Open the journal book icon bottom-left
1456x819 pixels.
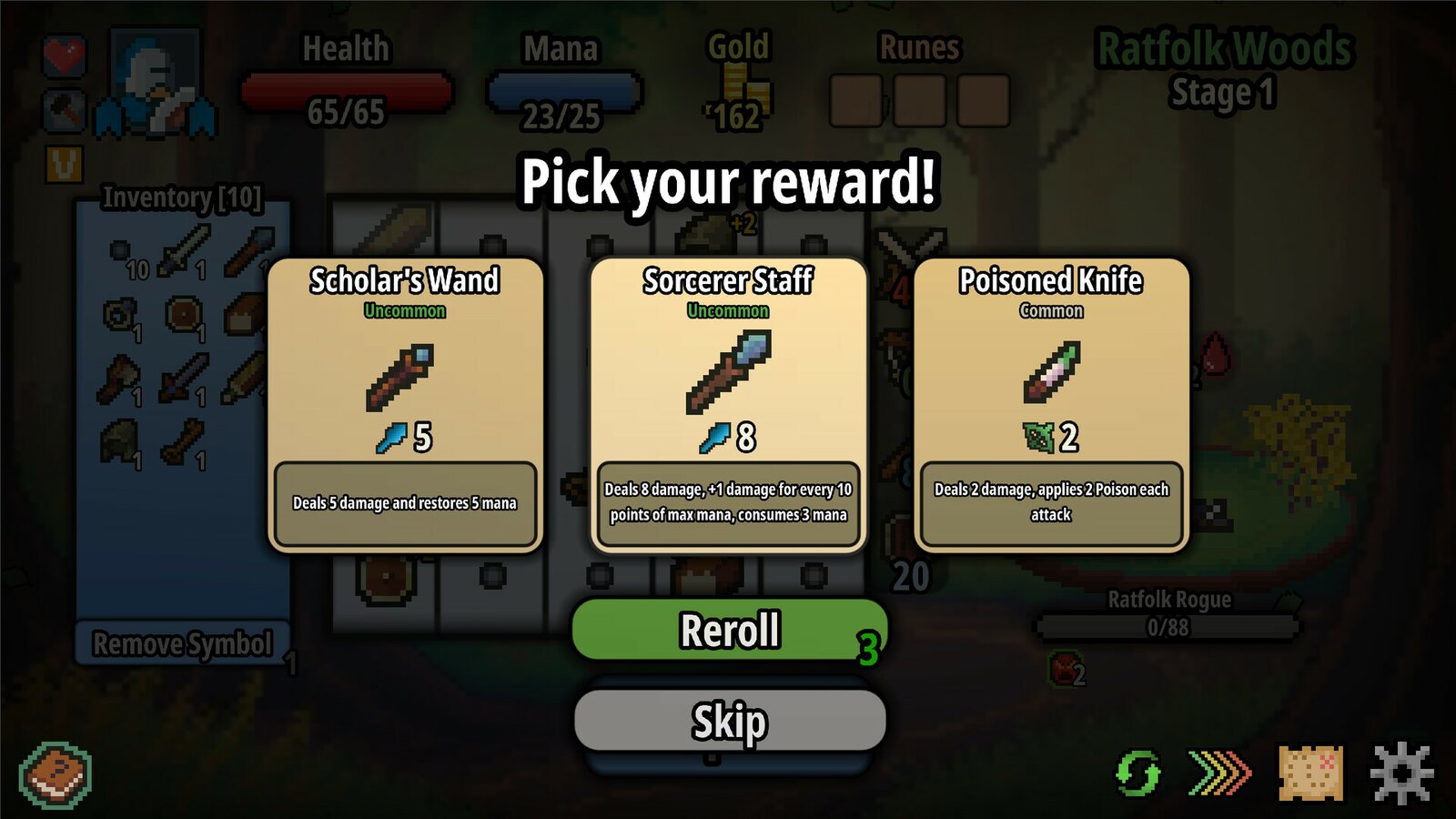[56, 773]
